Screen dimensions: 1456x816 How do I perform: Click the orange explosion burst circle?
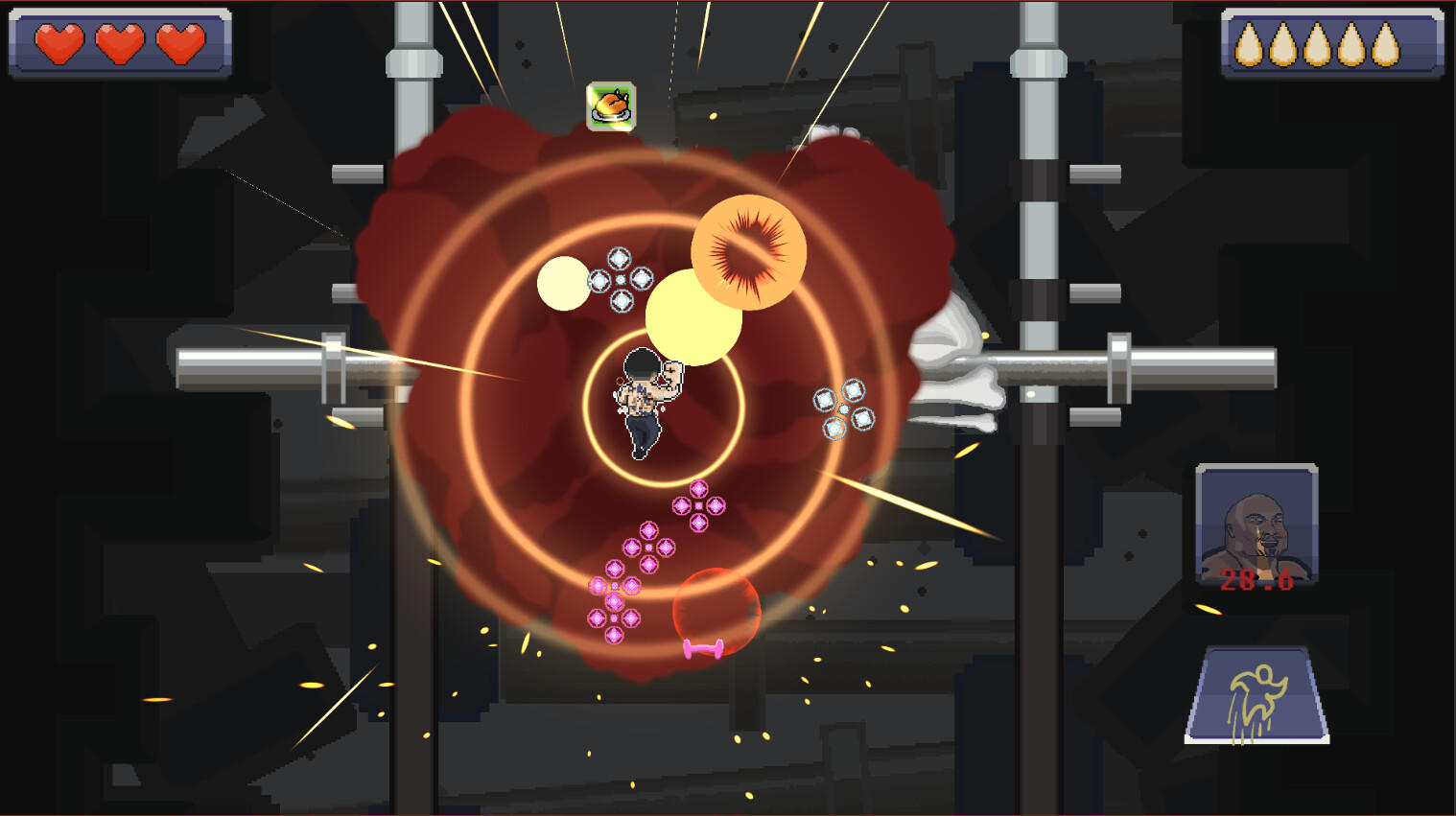click(749, 251)
